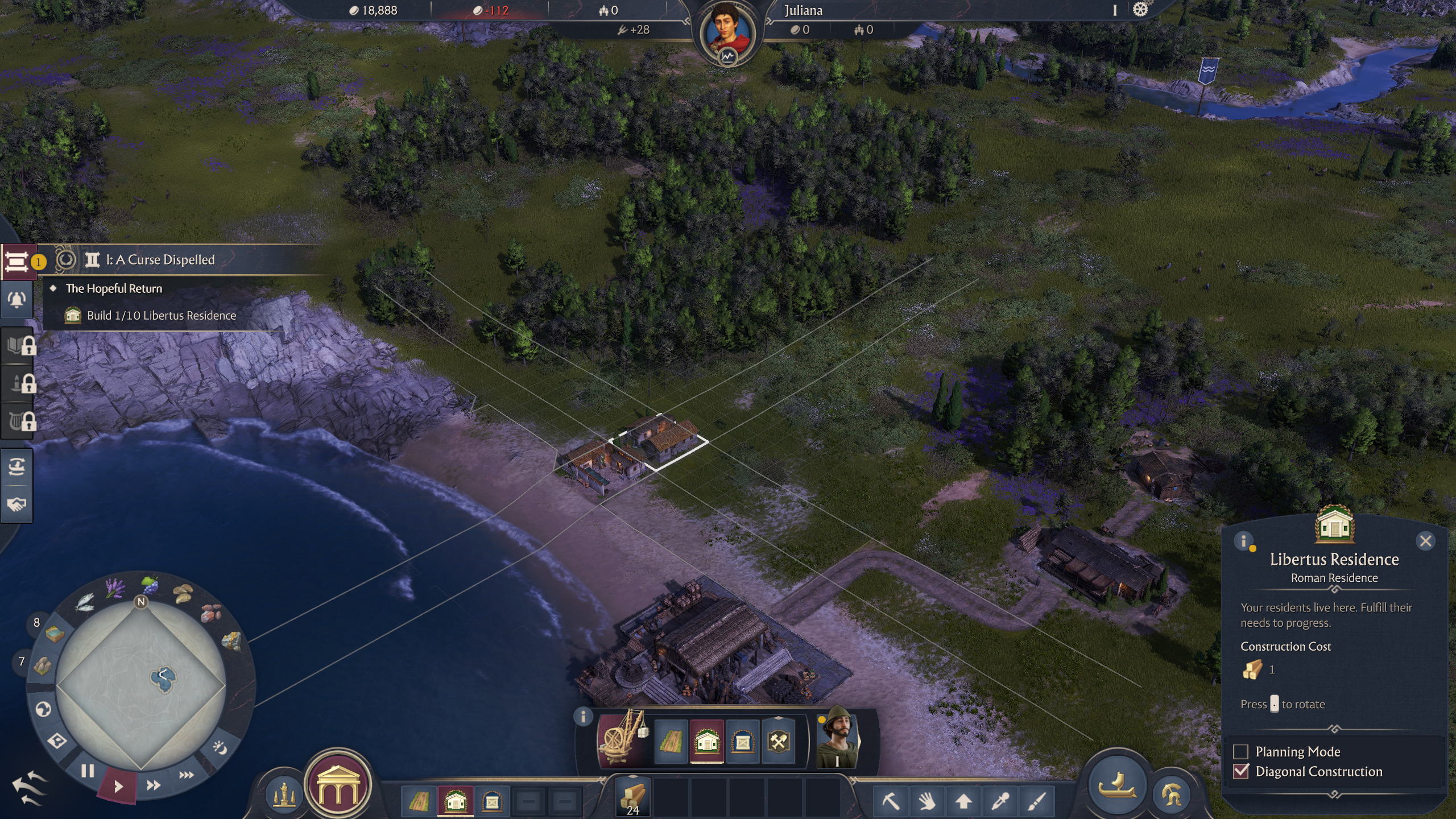Activate the upgrade arrow tool
This screenshot has width=1456, height=819.
[963, 801]
